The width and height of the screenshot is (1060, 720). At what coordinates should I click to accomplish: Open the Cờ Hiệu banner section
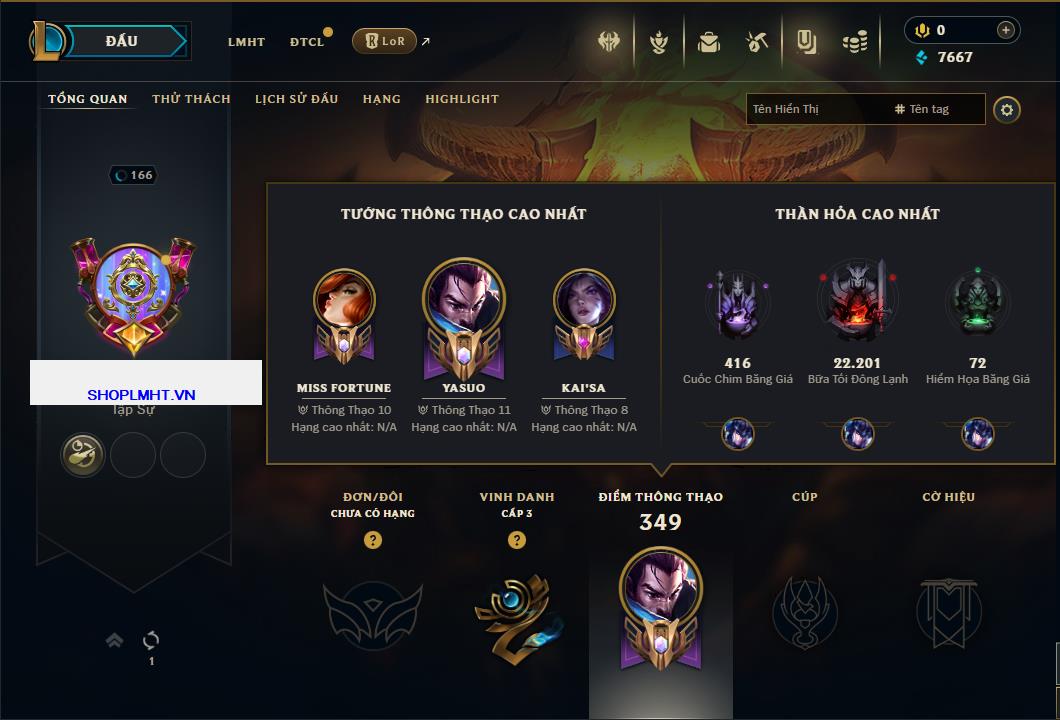click(x=948, y=612)
